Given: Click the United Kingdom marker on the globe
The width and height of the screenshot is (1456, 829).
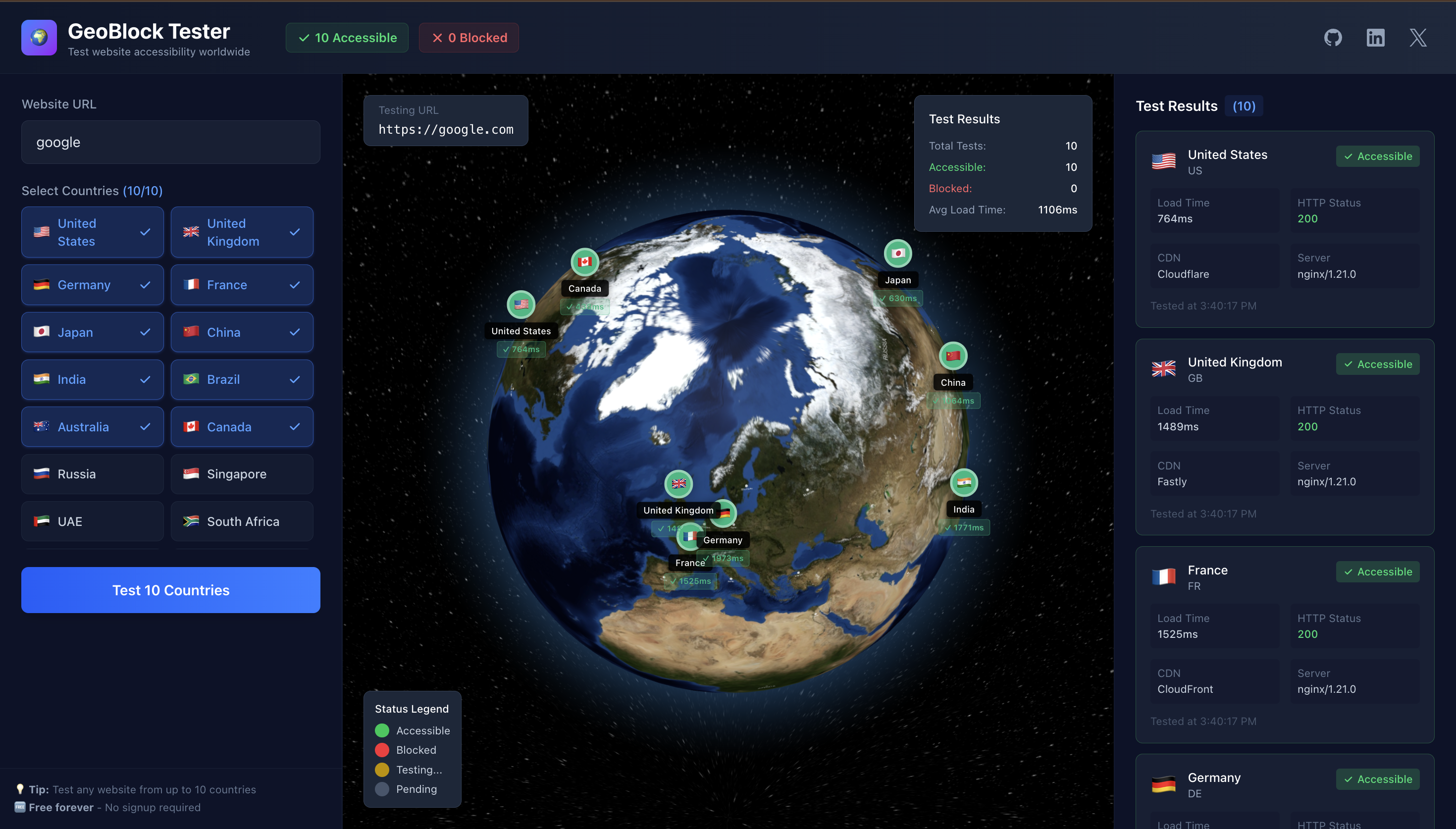Looking at the screenshot, I should [678, 484].
